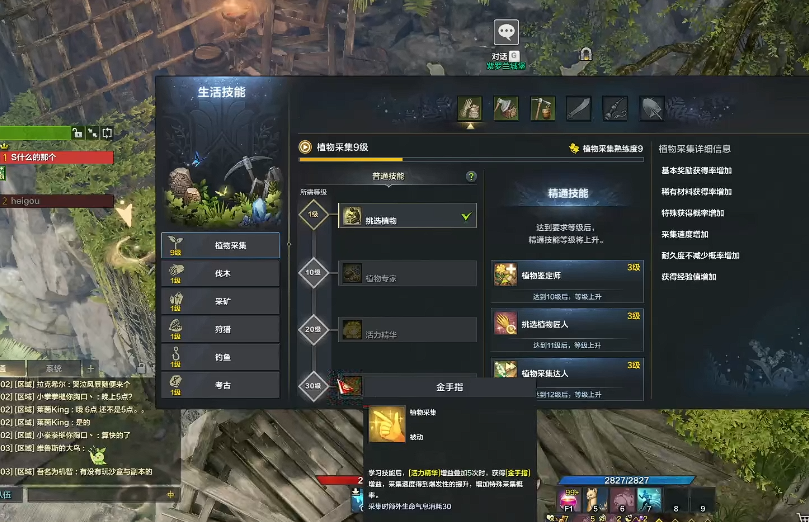Screen dimensions: 809x522
Task: Click the question mark help icon
Action: click(x=471, y=176)
